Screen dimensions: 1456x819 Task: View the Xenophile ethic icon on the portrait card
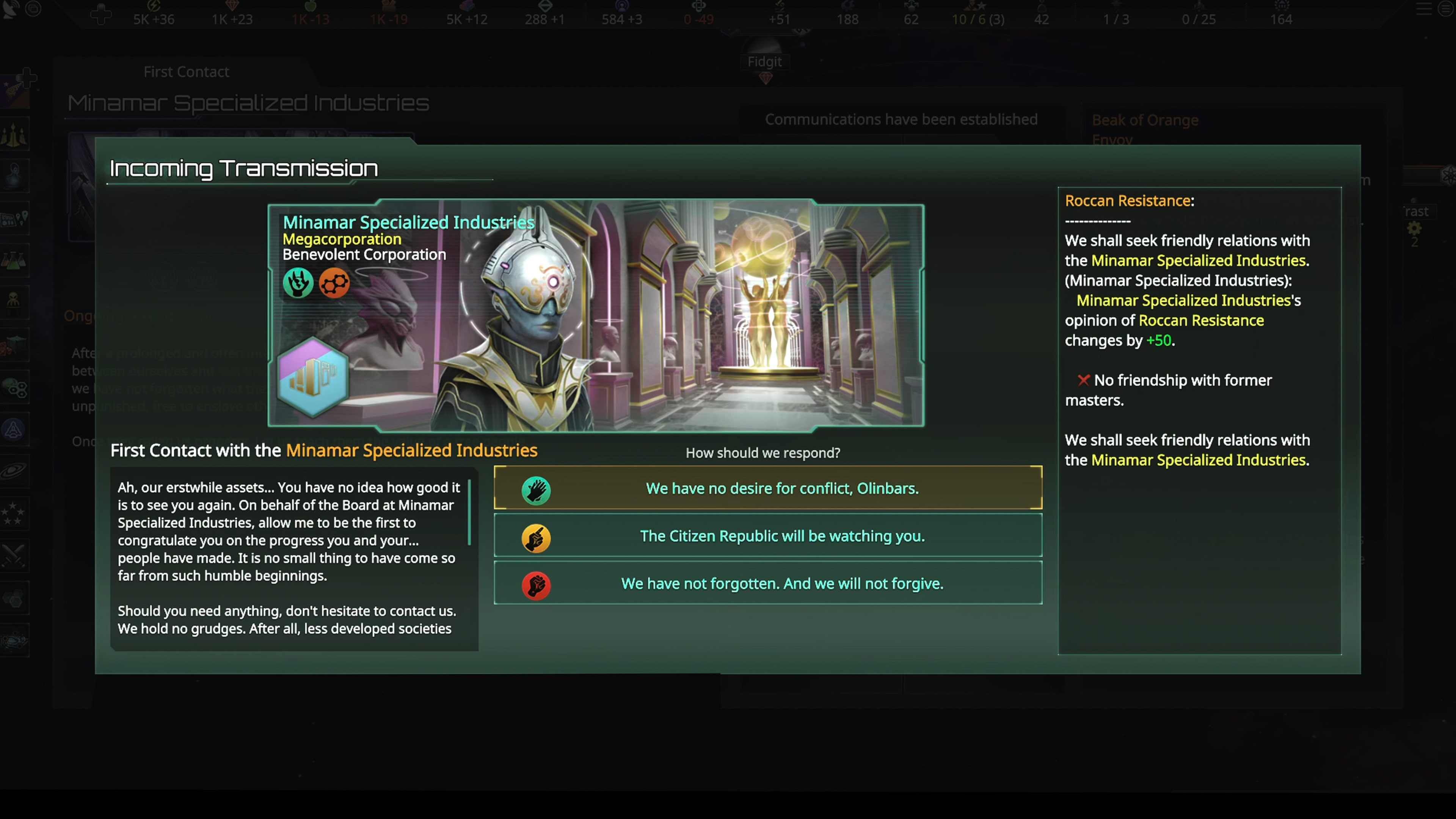[298, 282]
